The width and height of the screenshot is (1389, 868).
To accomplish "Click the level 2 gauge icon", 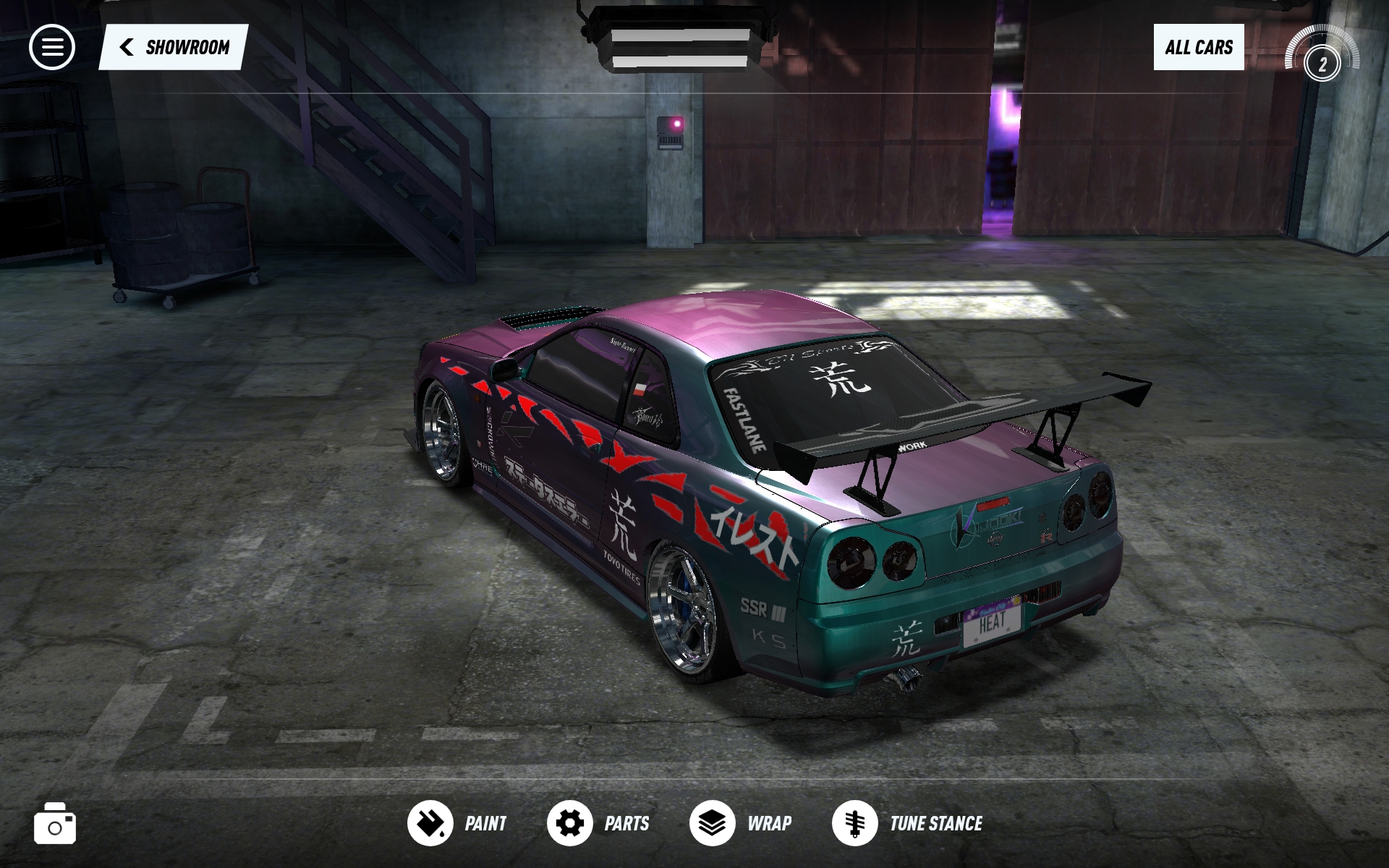I will 1322,59.
